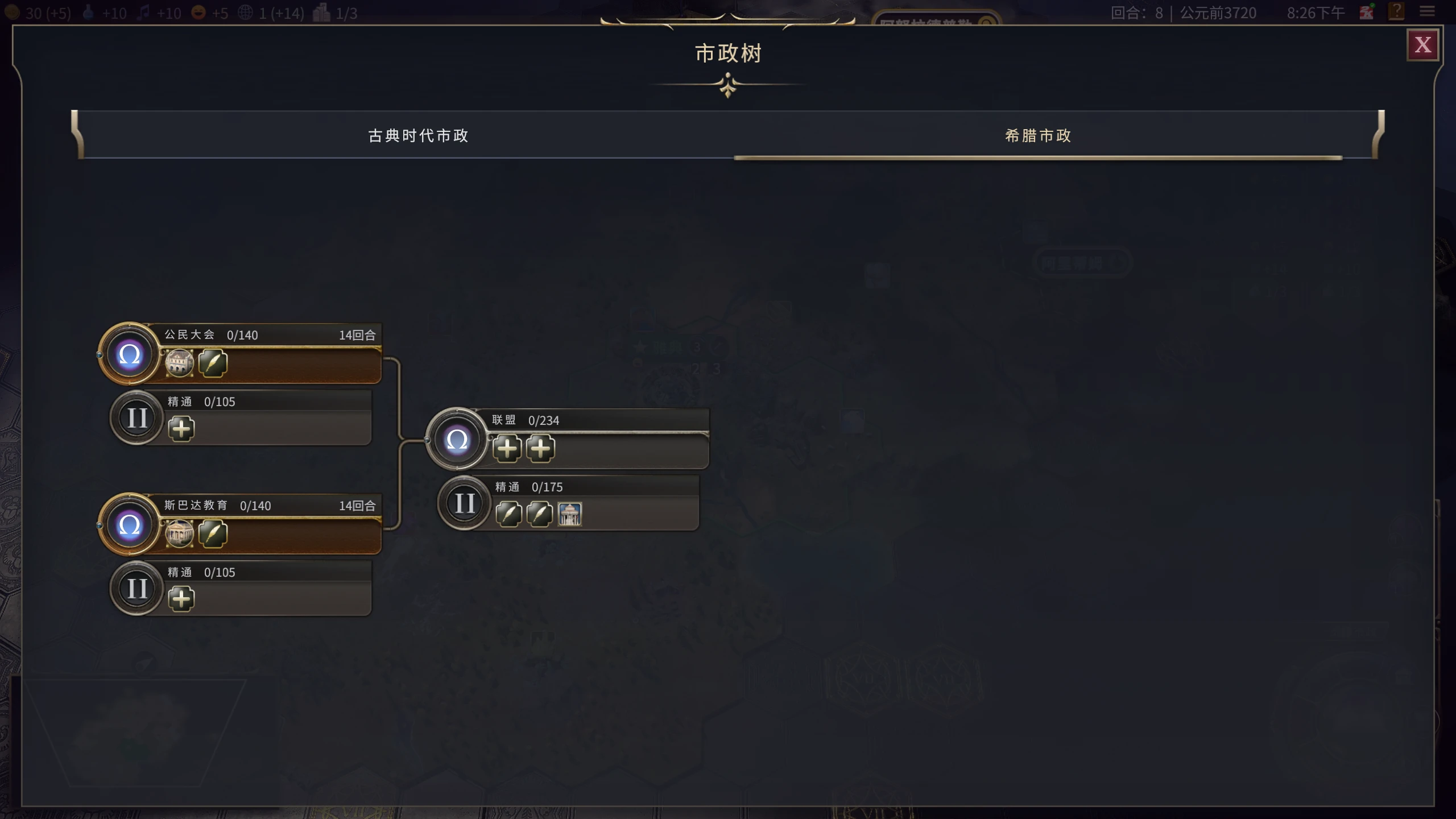
Task: Click the first quill icon under 联盟 mastery
Action: coord(509,514)
